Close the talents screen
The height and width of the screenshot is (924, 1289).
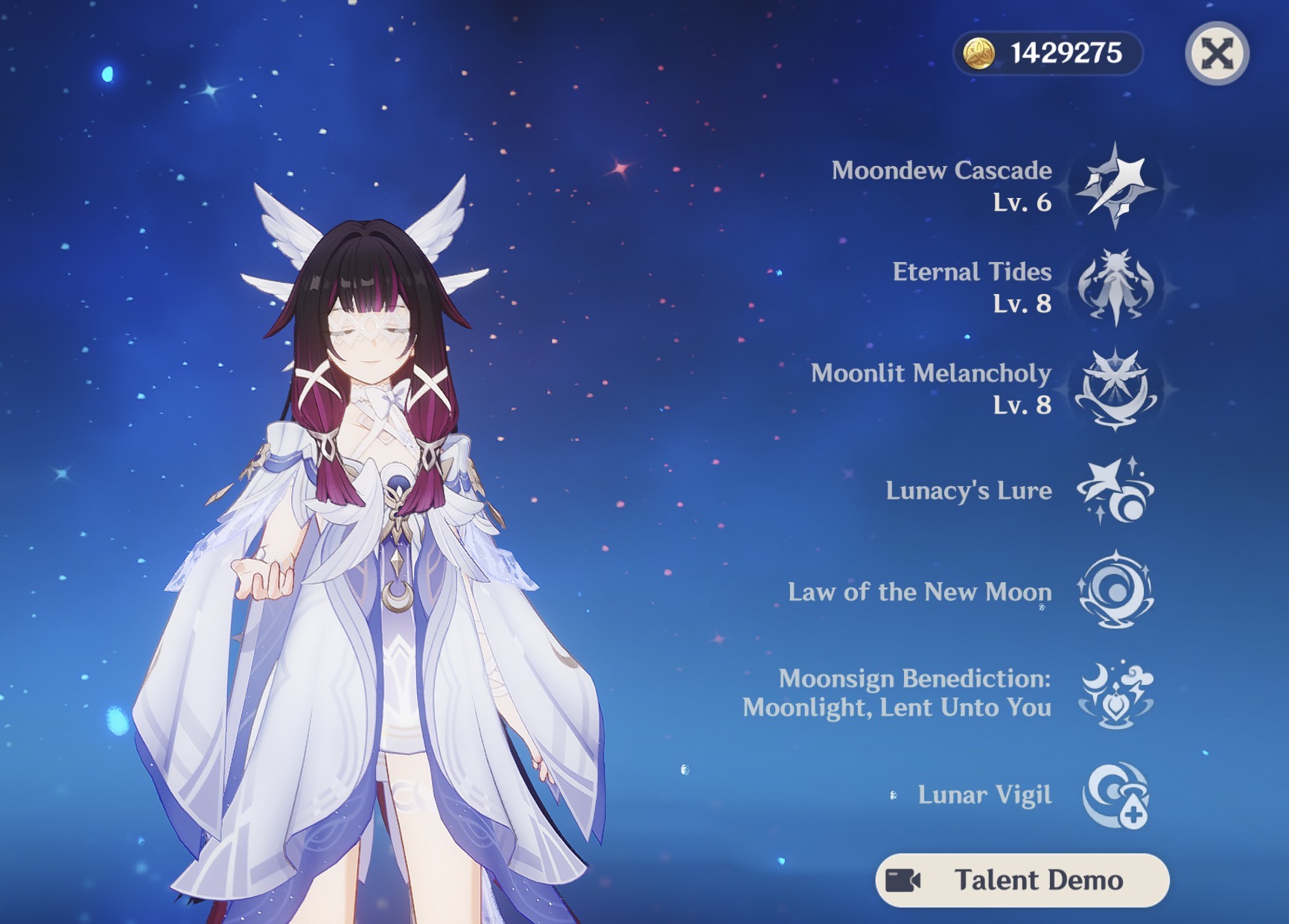pyautogui.click(x=1217, y=54)
